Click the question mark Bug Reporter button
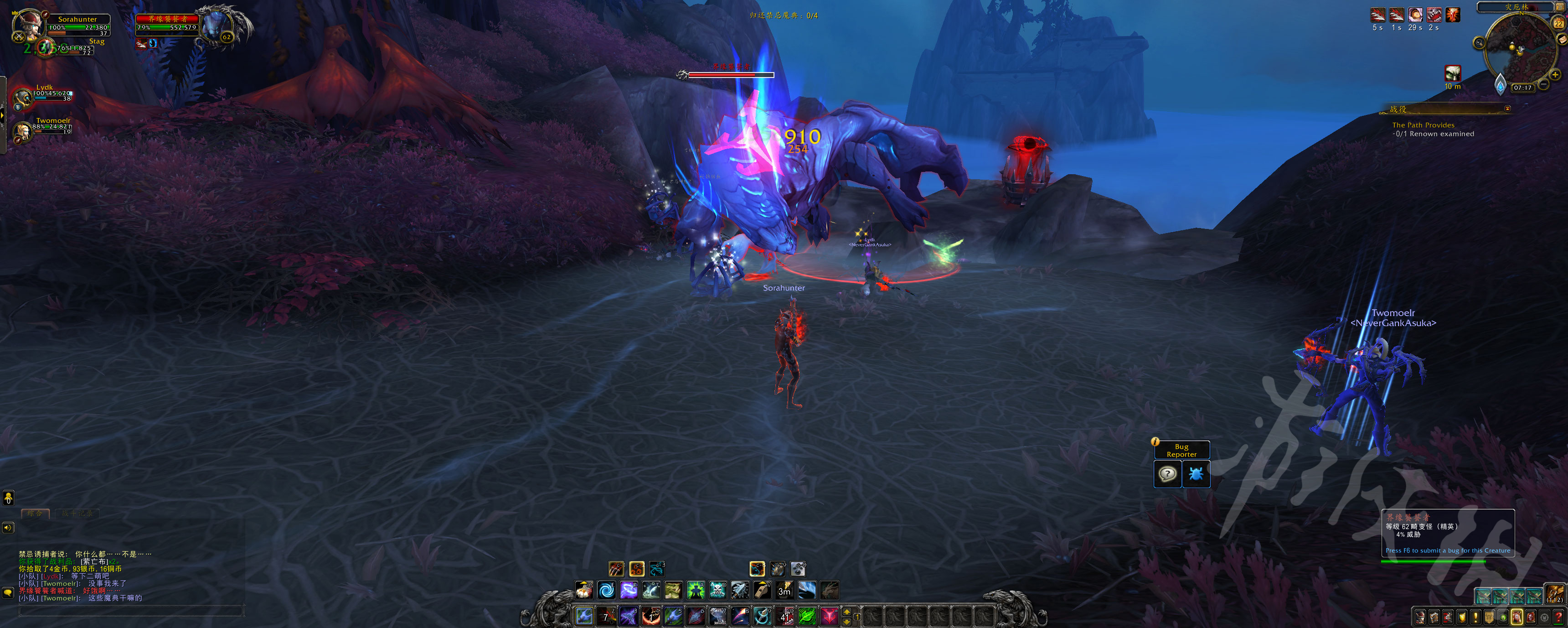 click(x=1167, y=474)
